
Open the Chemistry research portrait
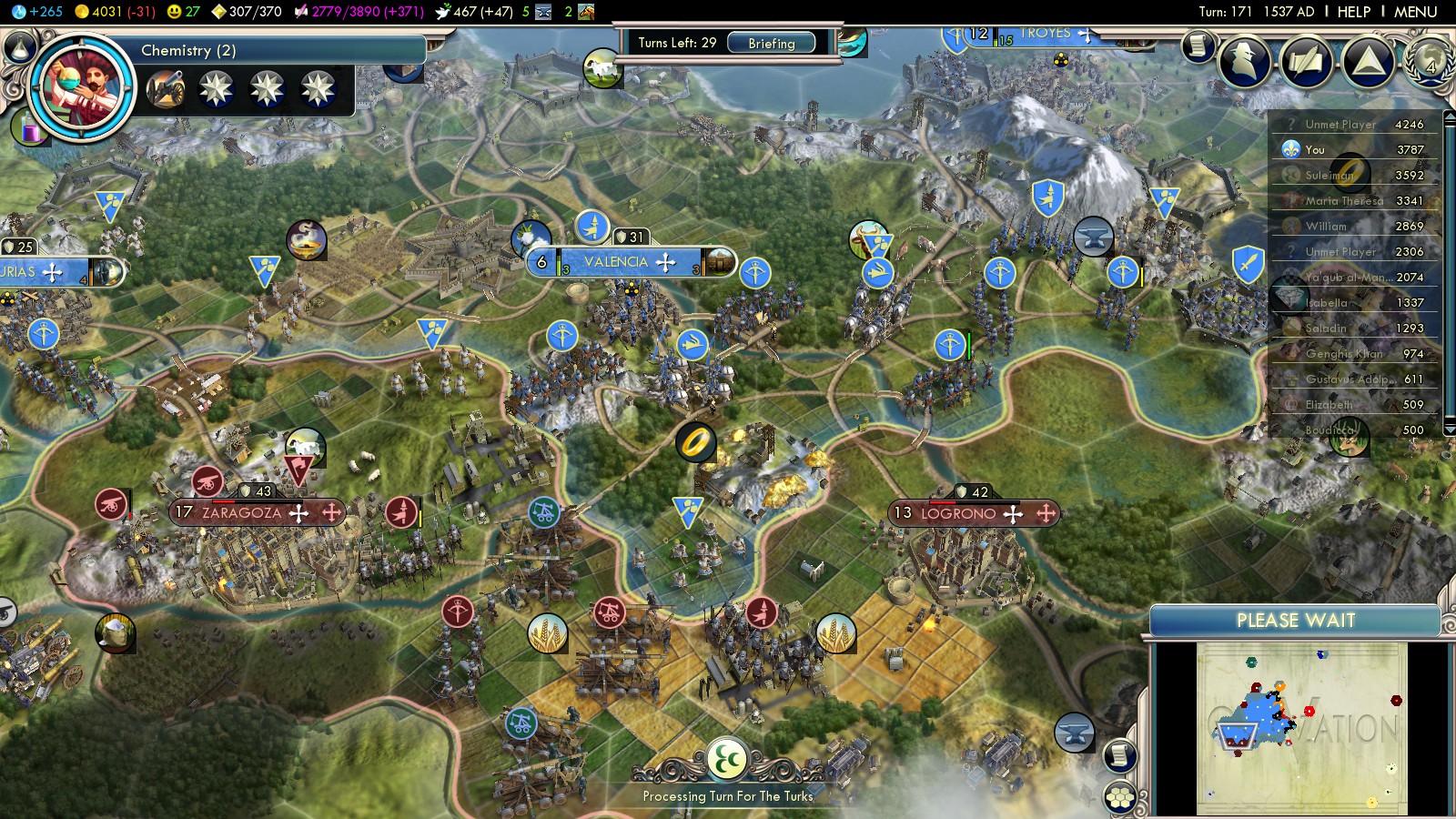[x=83, y=87]
